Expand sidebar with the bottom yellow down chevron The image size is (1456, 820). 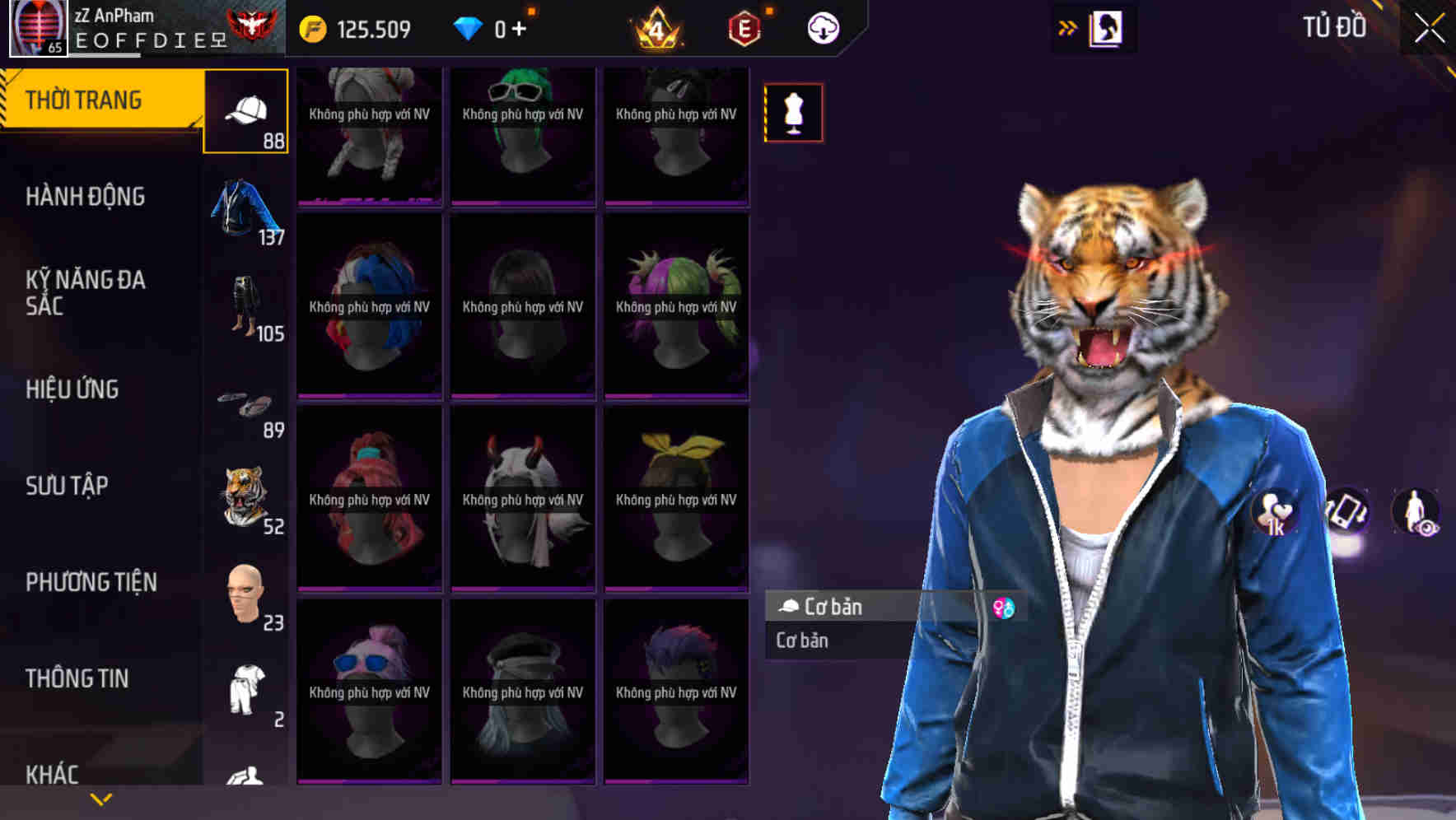[x=100, y=798]
